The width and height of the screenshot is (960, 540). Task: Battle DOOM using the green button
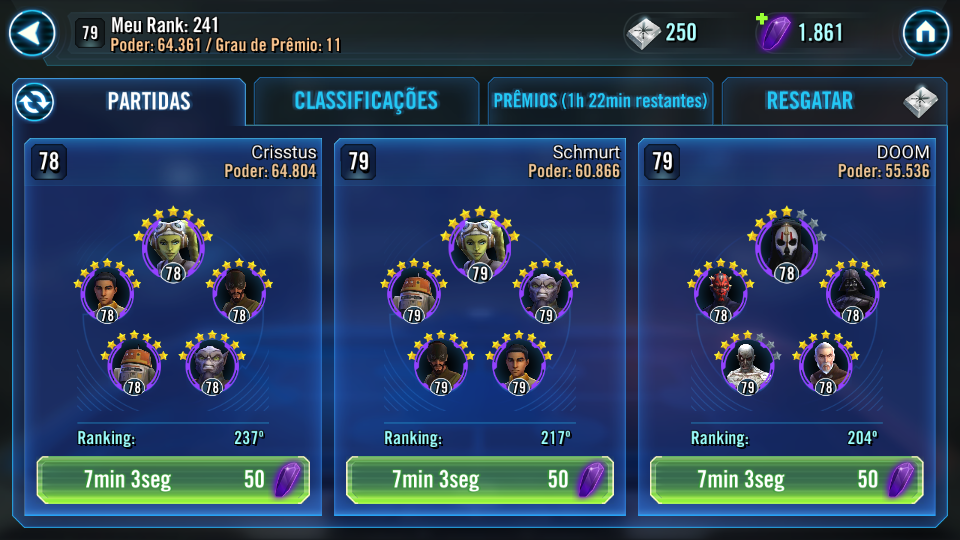click(786, 479)
